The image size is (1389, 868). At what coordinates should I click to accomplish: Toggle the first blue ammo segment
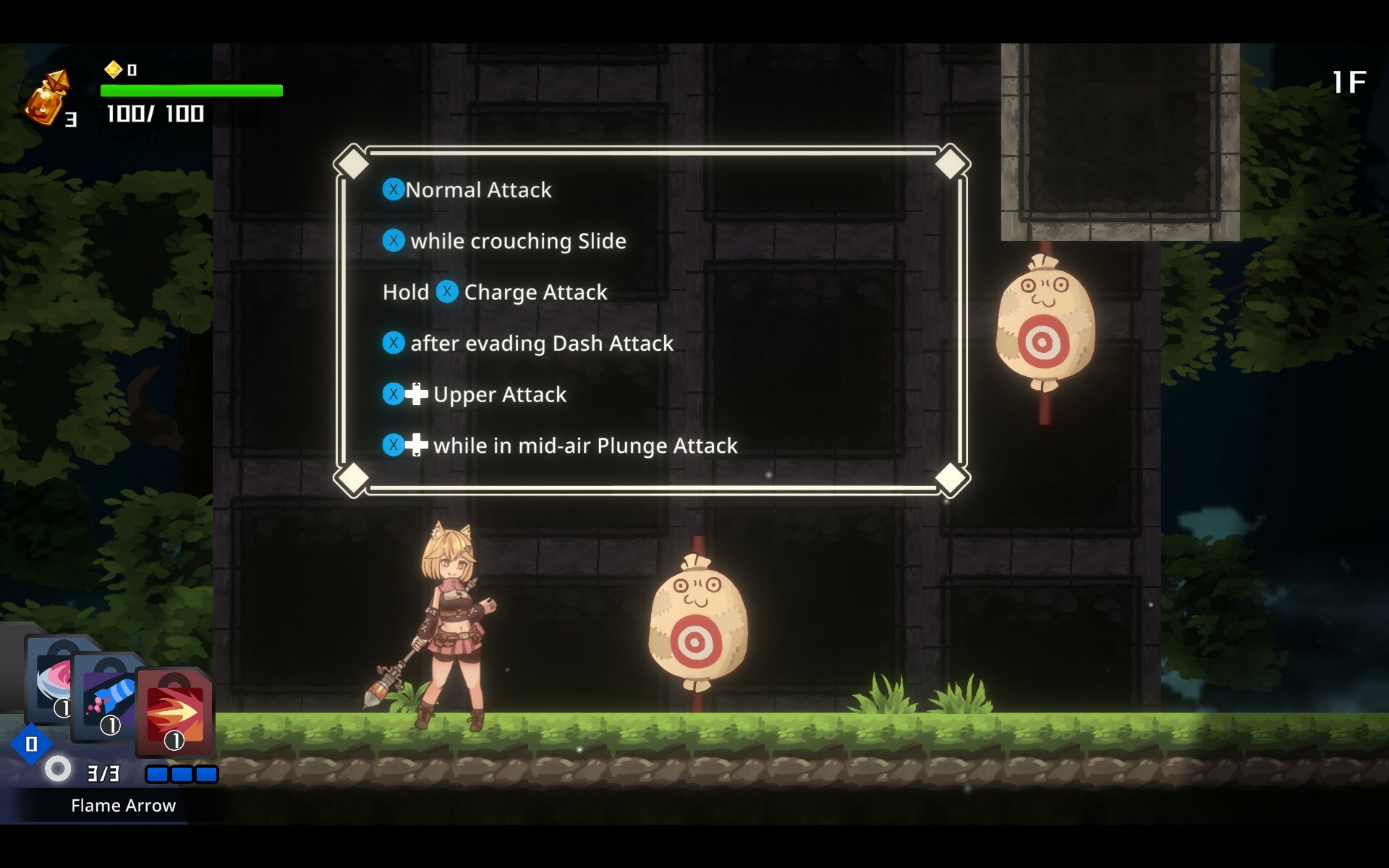(x=156, y=774)
